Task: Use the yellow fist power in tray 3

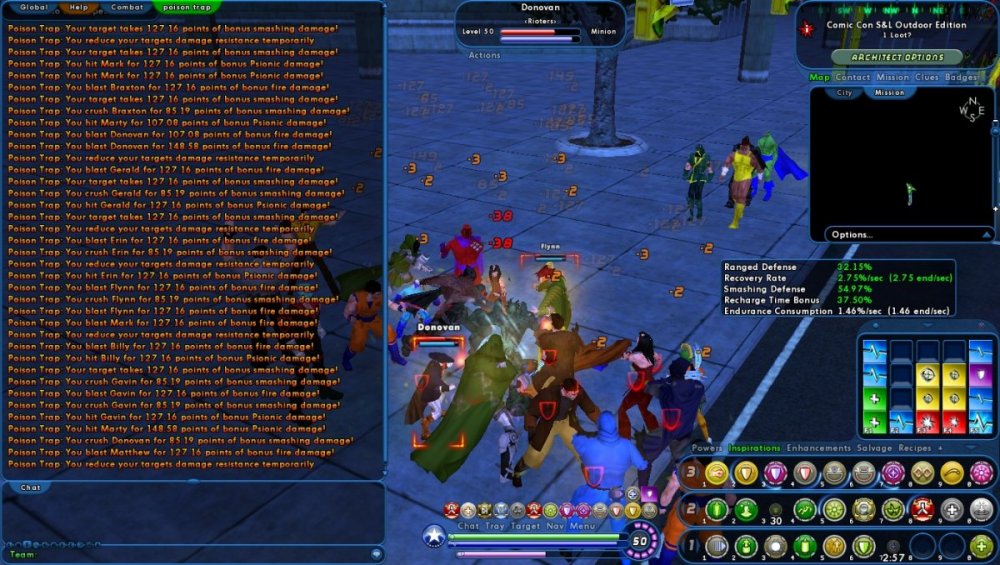Action: coord(715,473)
